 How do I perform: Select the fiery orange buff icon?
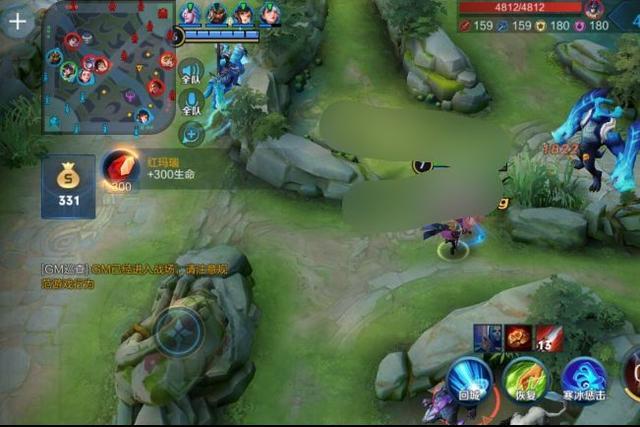(x=518, y=338)
